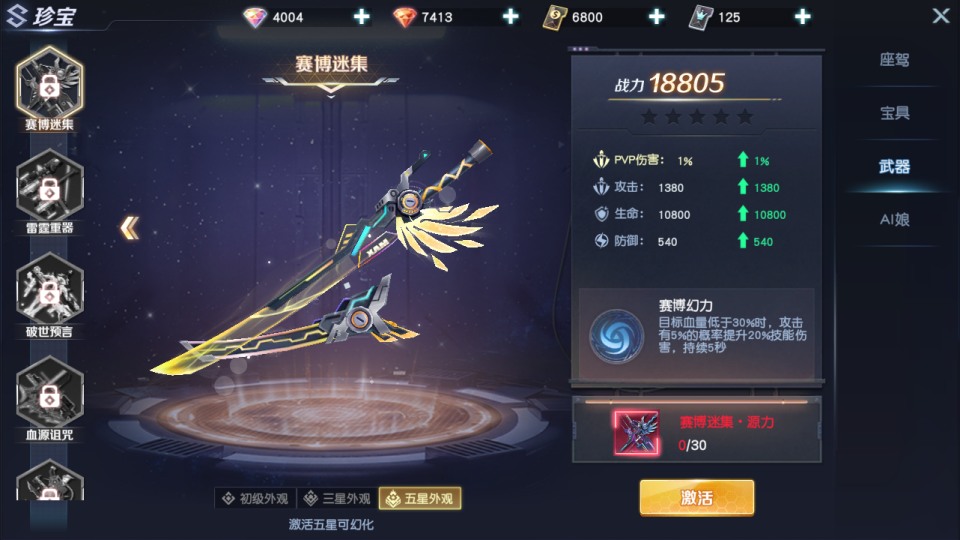Image resolution: width=960 pixels, height=540 pixels.
Task: Switch to the 座驾 tab
Action: (894, 60)
